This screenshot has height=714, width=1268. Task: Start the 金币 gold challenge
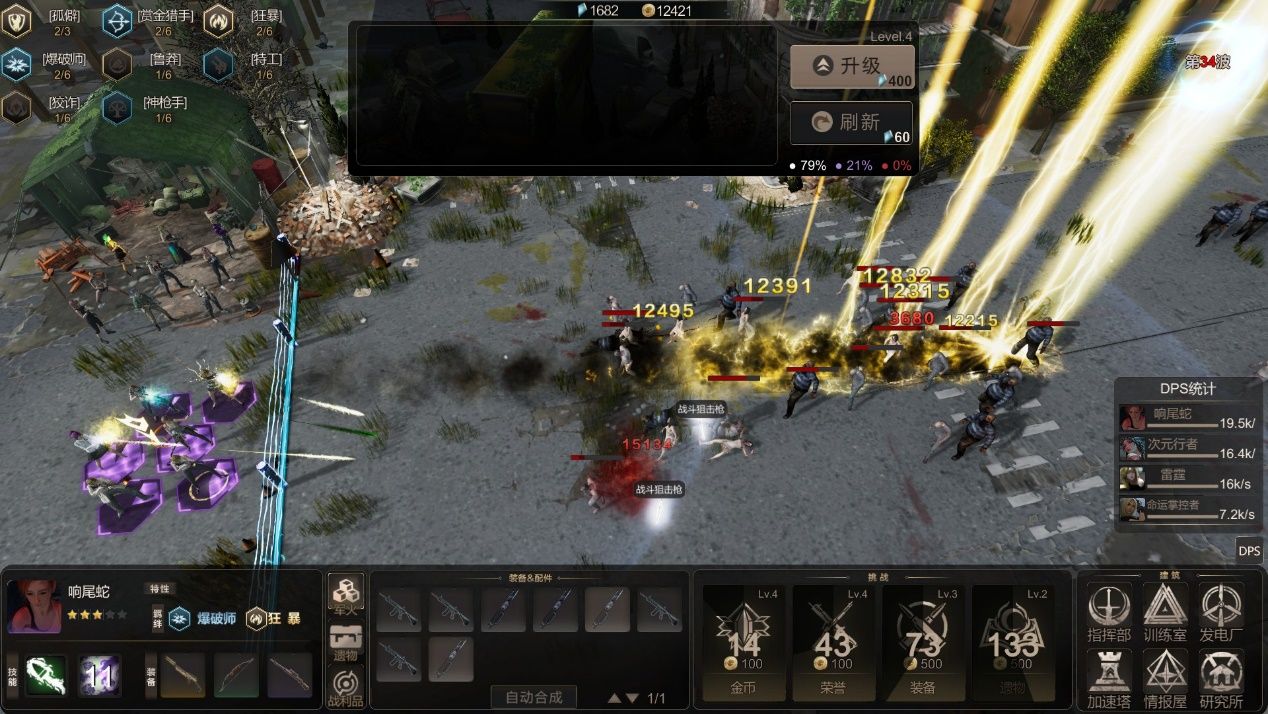[x=744, y=642]
